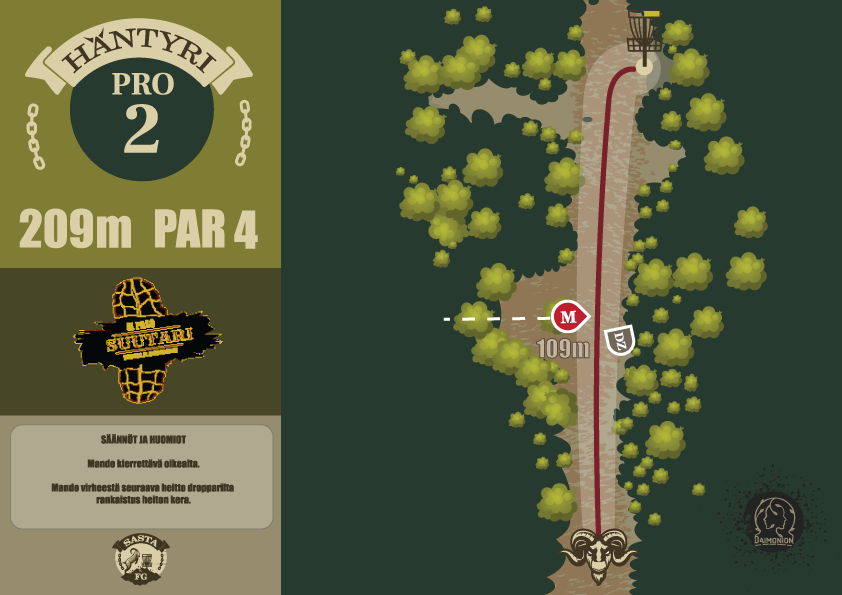Click the red M mando marker
The image size is (842, 595).
pyautogui.click(x=569, y=317)
